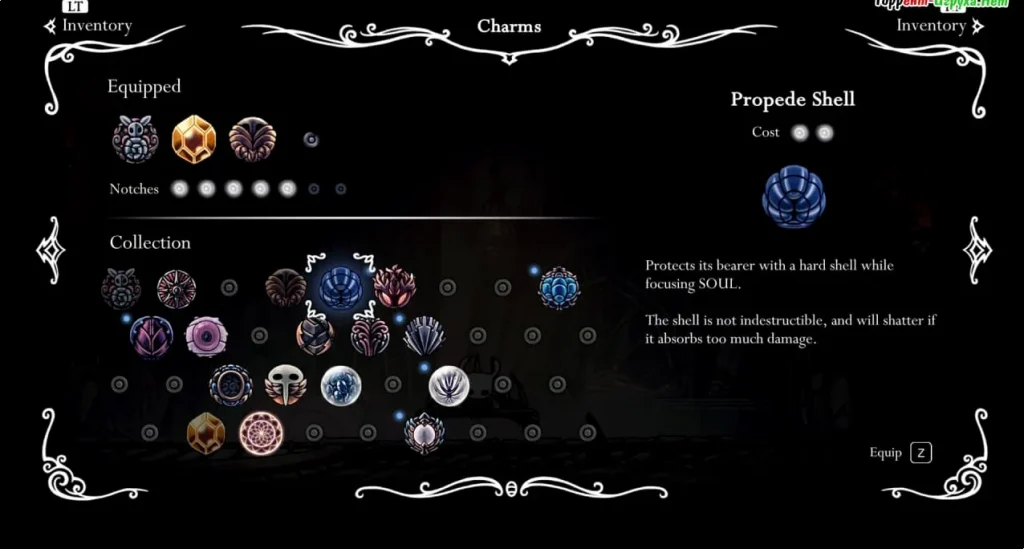Pick the Heavy Blow stone charm
The width and height of the screenshot is (1024, 549).
(x=314, y=336)
